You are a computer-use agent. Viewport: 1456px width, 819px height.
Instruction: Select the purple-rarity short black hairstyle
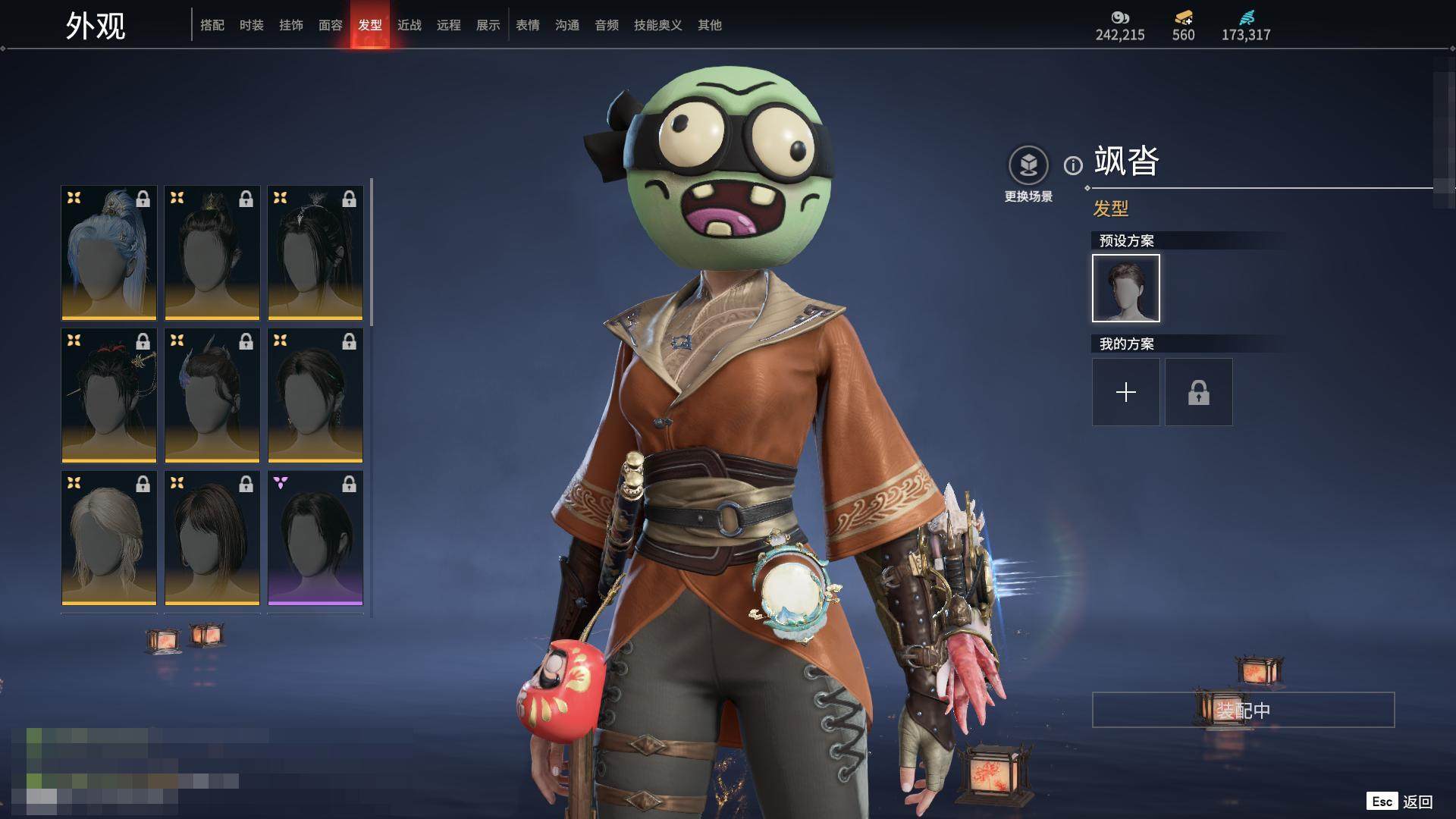[315, 538]
